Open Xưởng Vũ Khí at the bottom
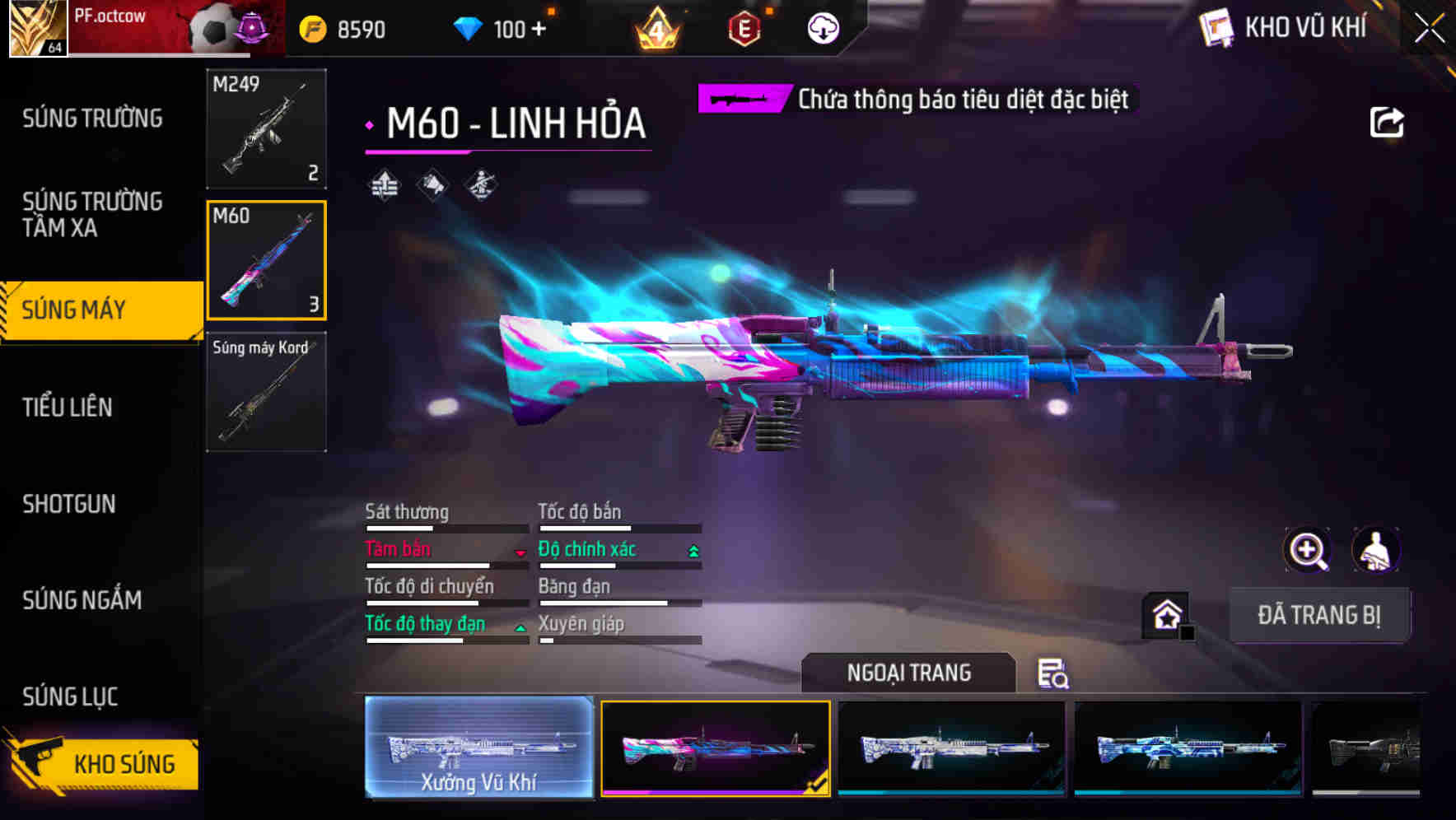This screenshot has height=820, width=1456. point(479,748)
